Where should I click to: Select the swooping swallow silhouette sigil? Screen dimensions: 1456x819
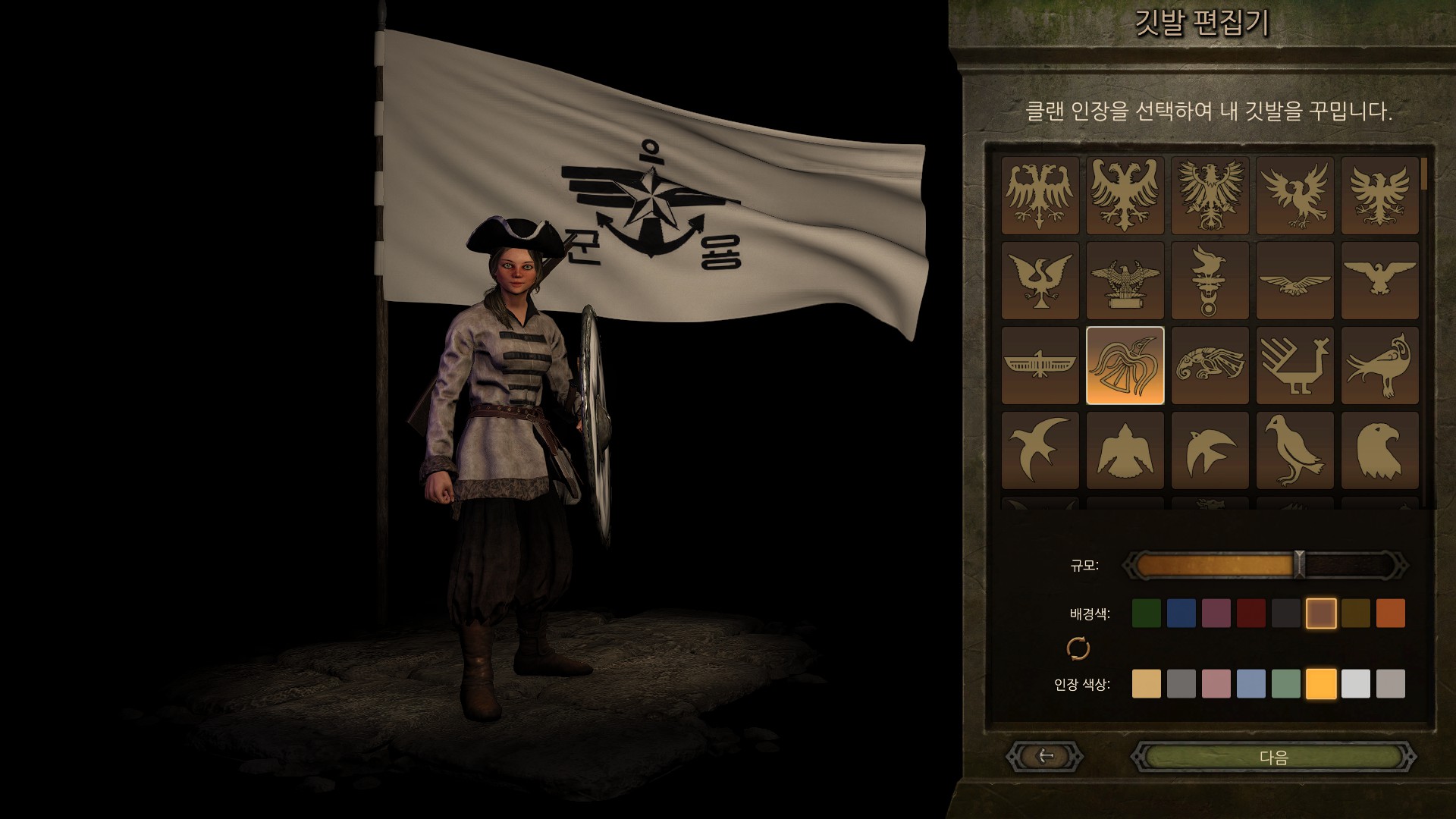click(1040, 450)
